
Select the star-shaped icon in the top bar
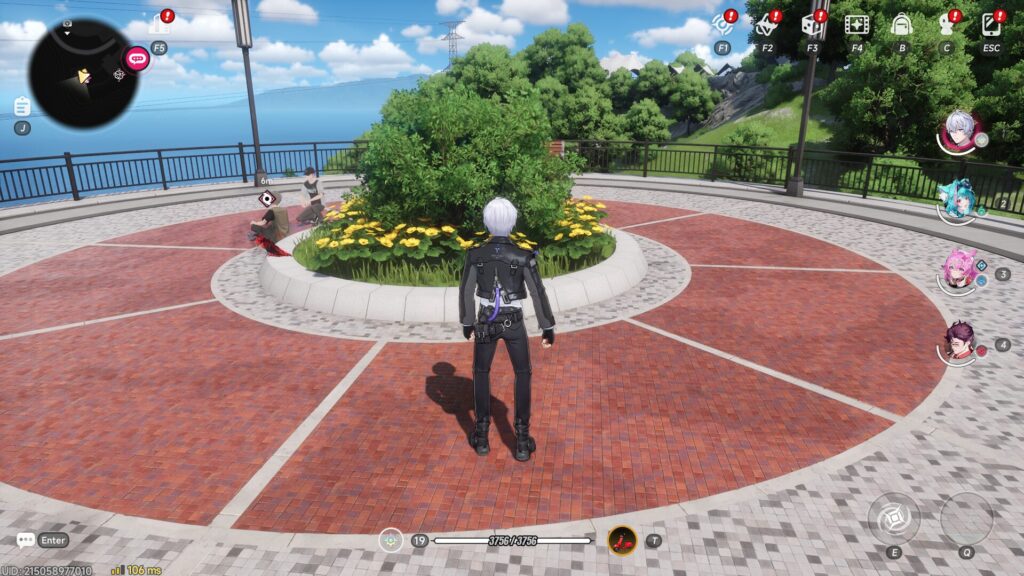click(x=767, y=24)
